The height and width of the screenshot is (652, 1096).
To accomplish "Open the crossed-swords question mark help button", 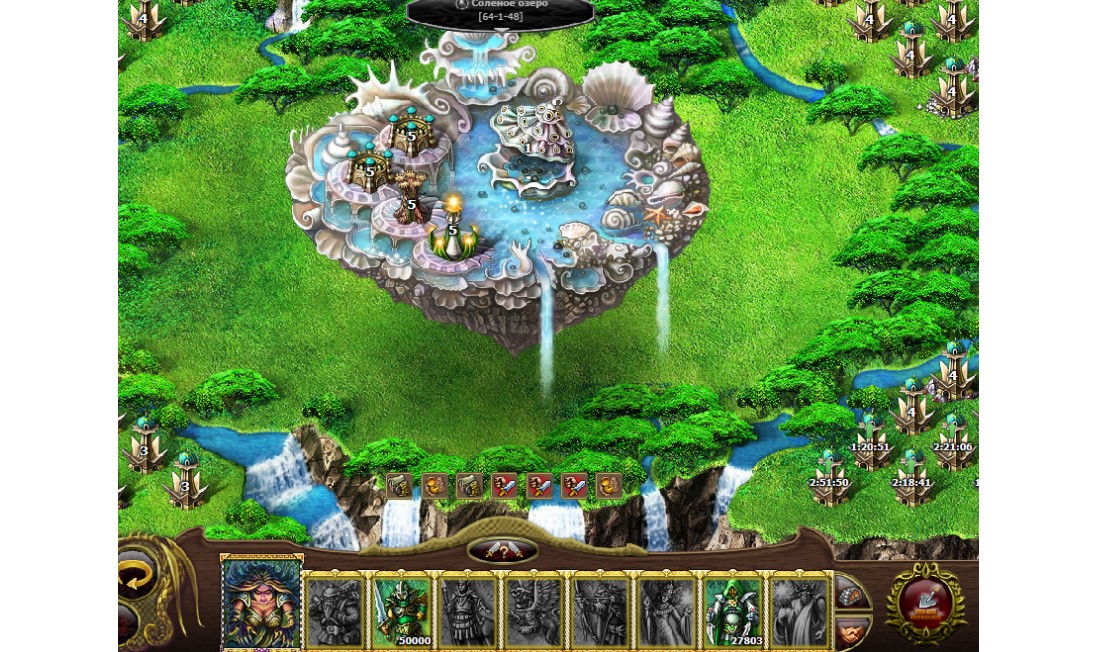I will pyautogui.click(x=503, y=551).
